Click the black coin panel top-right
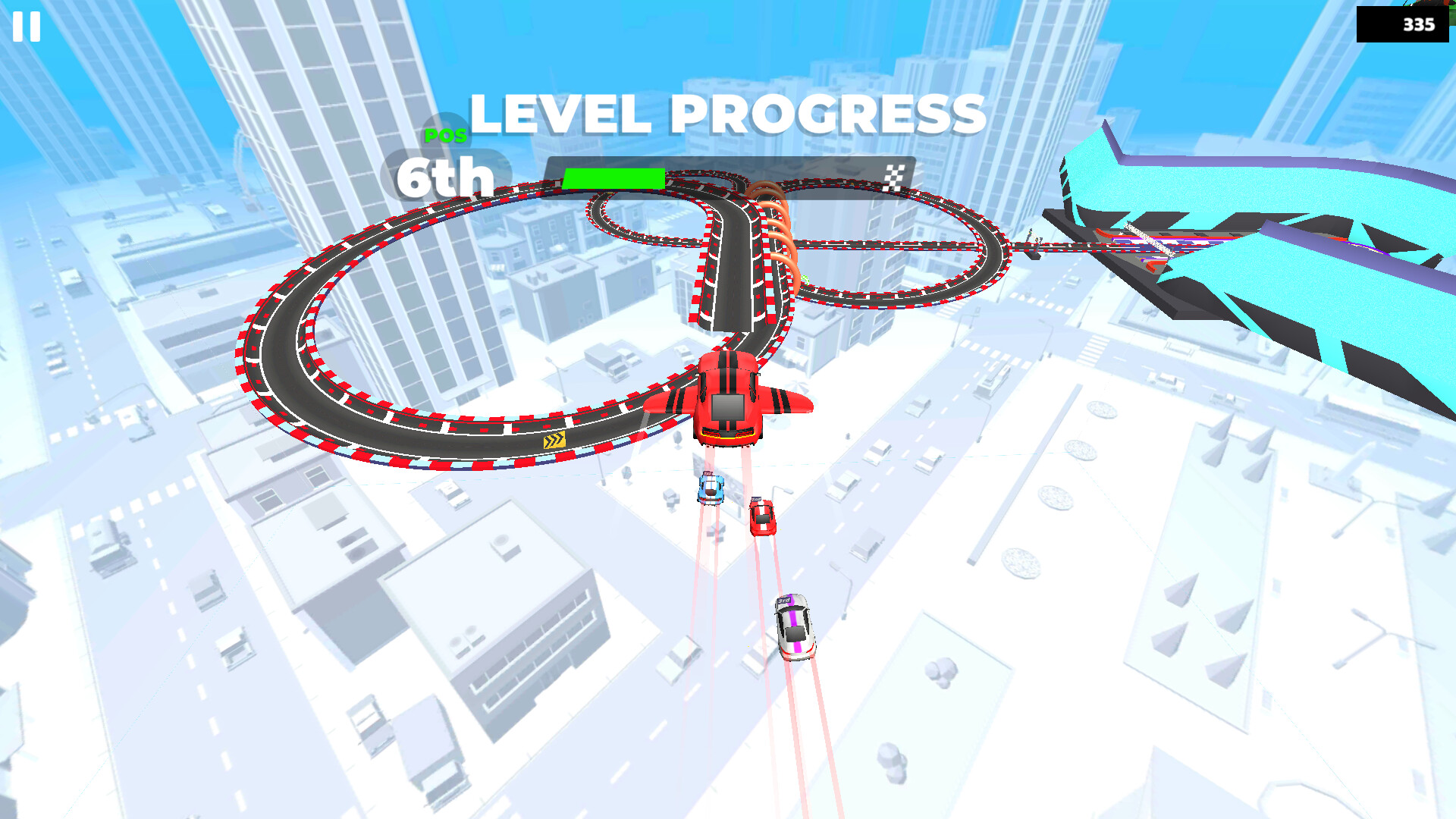 tap(1401, 24)
